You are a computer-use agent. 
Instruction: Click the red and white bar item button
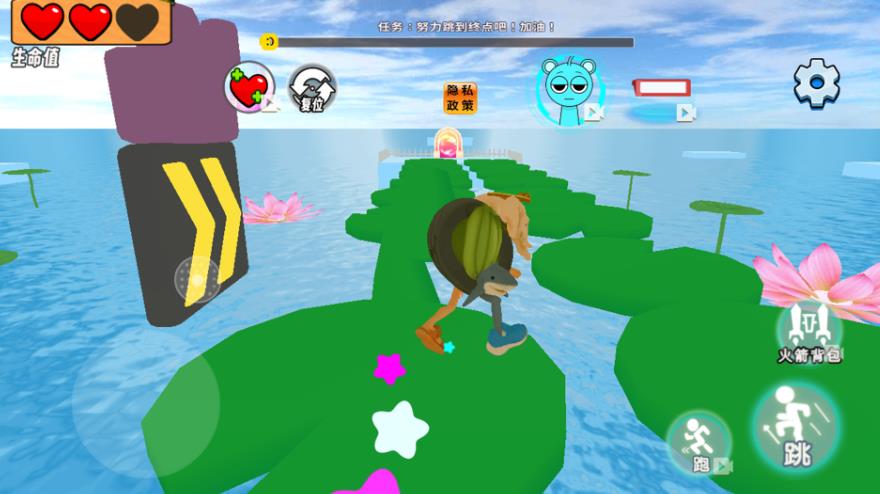(662, 88)
